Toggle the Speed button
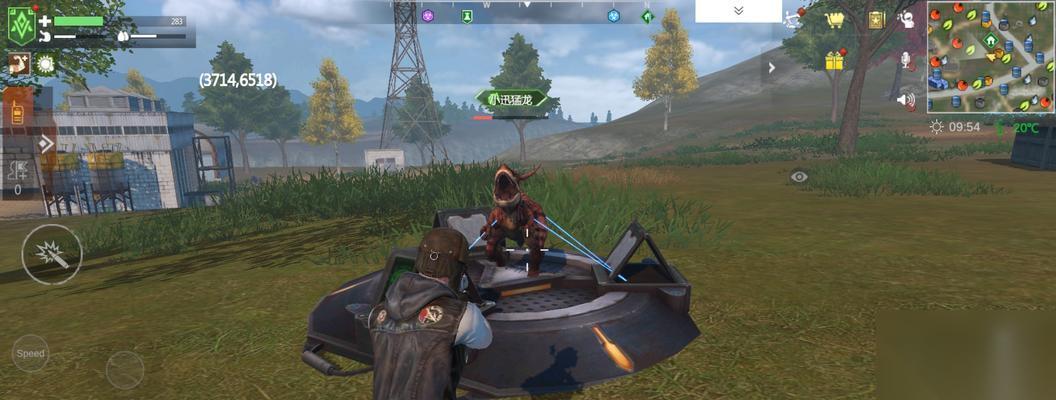 click(x=30, y=353)
